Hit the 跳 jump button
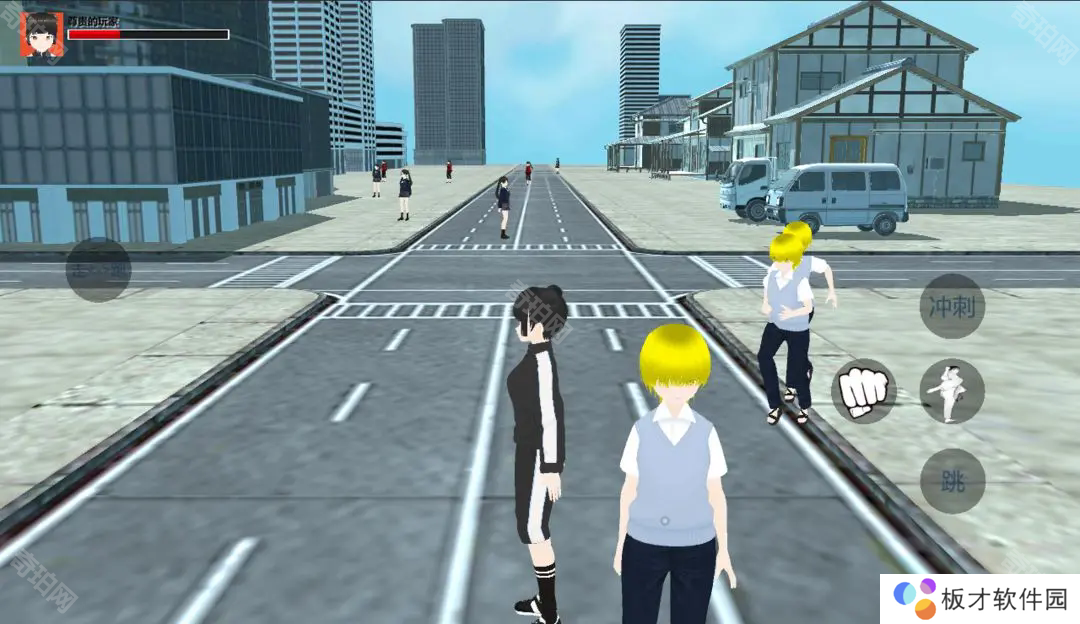This screenshot has height=624, width=1080. 952,481
